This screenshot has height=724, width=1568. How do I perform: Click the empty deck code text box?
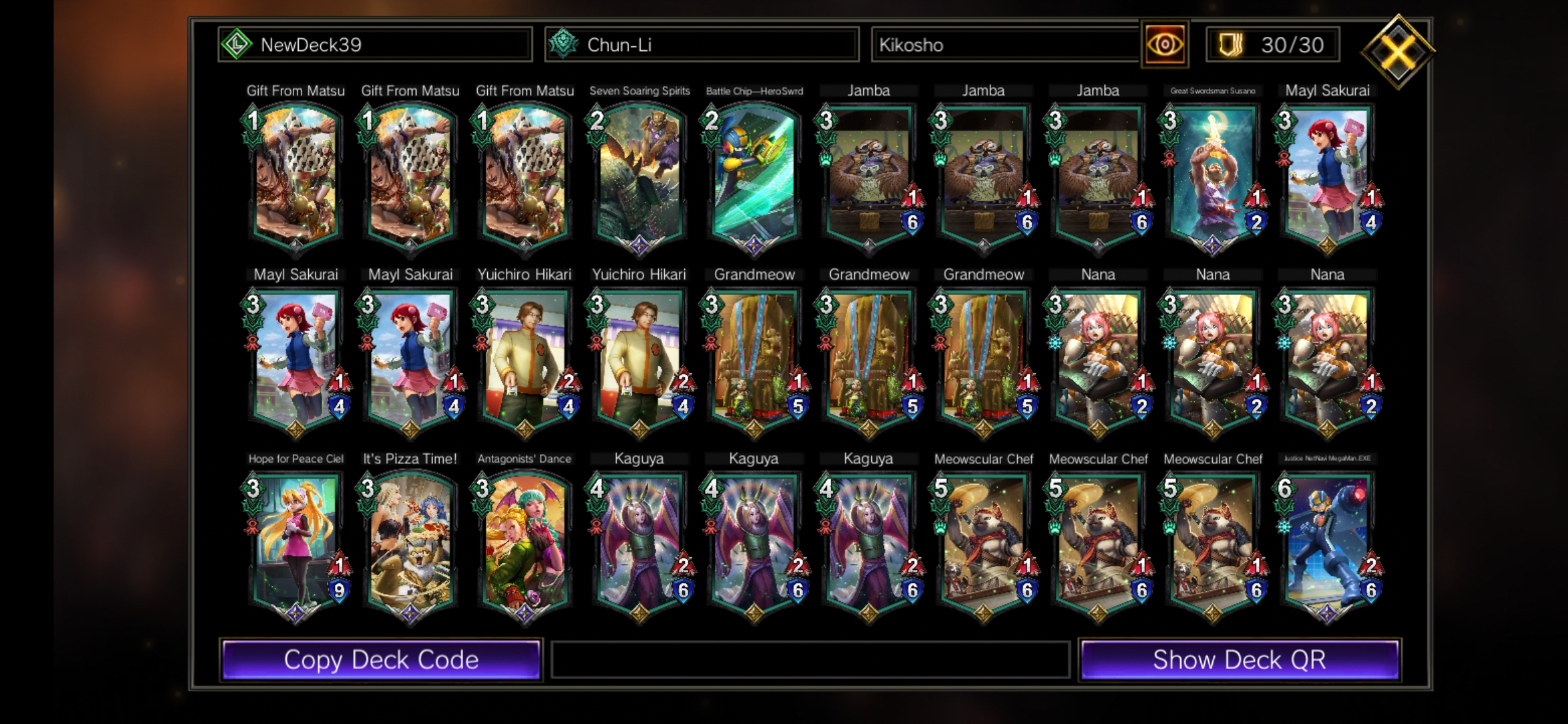point(809,660)
